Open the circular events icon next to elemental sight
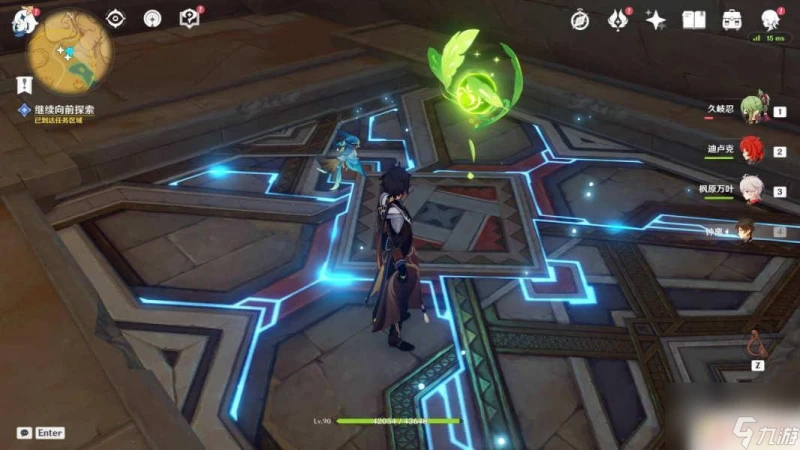This screenshot has height=450, width=800. (x=152, y=18)
